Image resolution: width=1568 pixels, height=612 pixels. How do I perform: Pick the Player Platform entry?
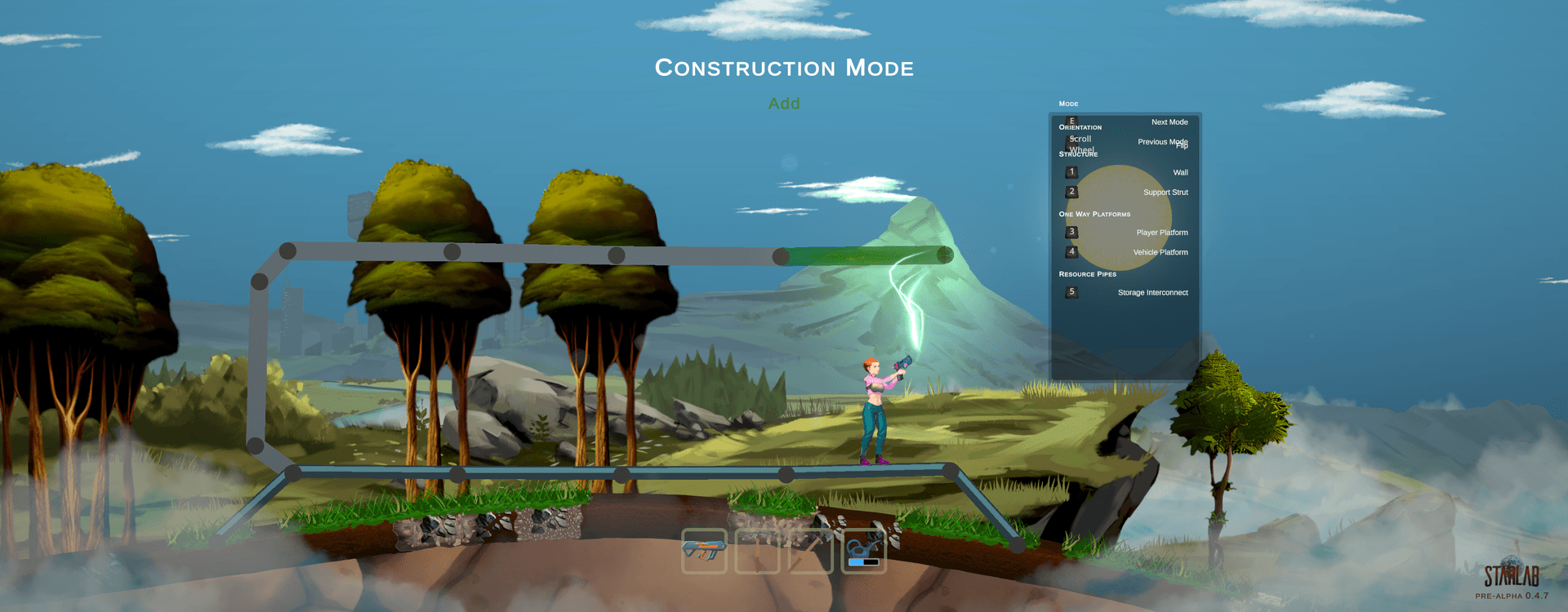pyautogui.click(x=1161, y=233)
